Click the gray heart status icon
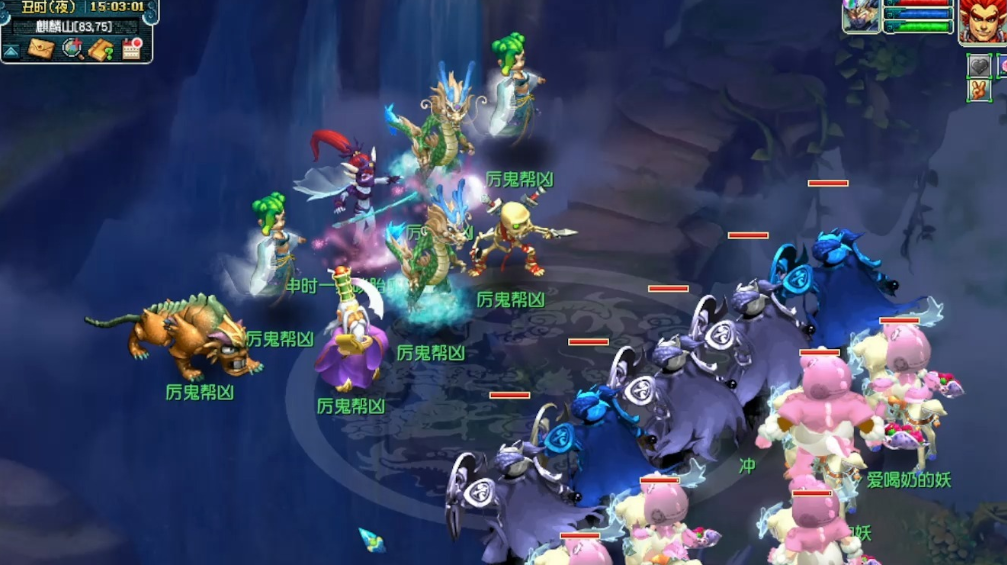Viewport: 1007px width, 565px height. tap(978, 66)
